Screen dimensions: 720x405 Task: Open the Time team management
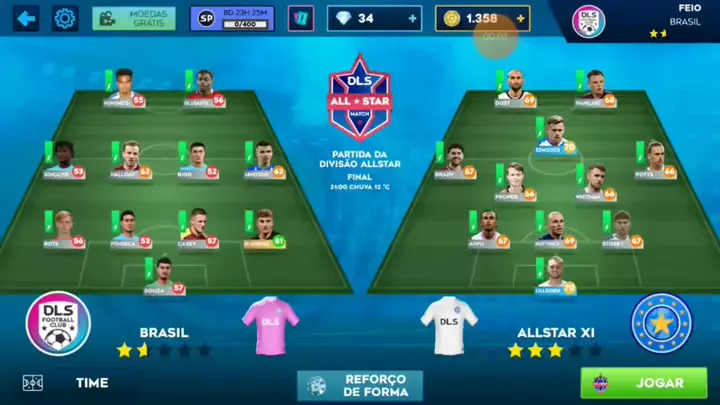click(91, 382)
